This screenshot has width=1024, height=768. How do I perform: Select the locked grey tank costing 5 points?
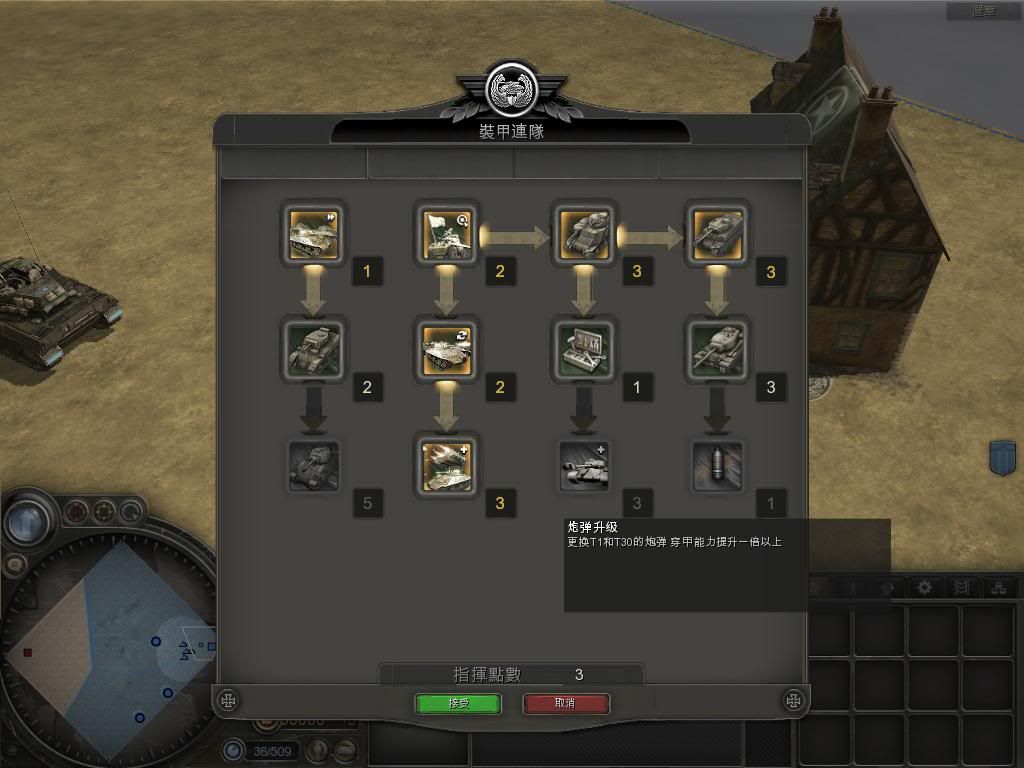(x=314, y=466)
